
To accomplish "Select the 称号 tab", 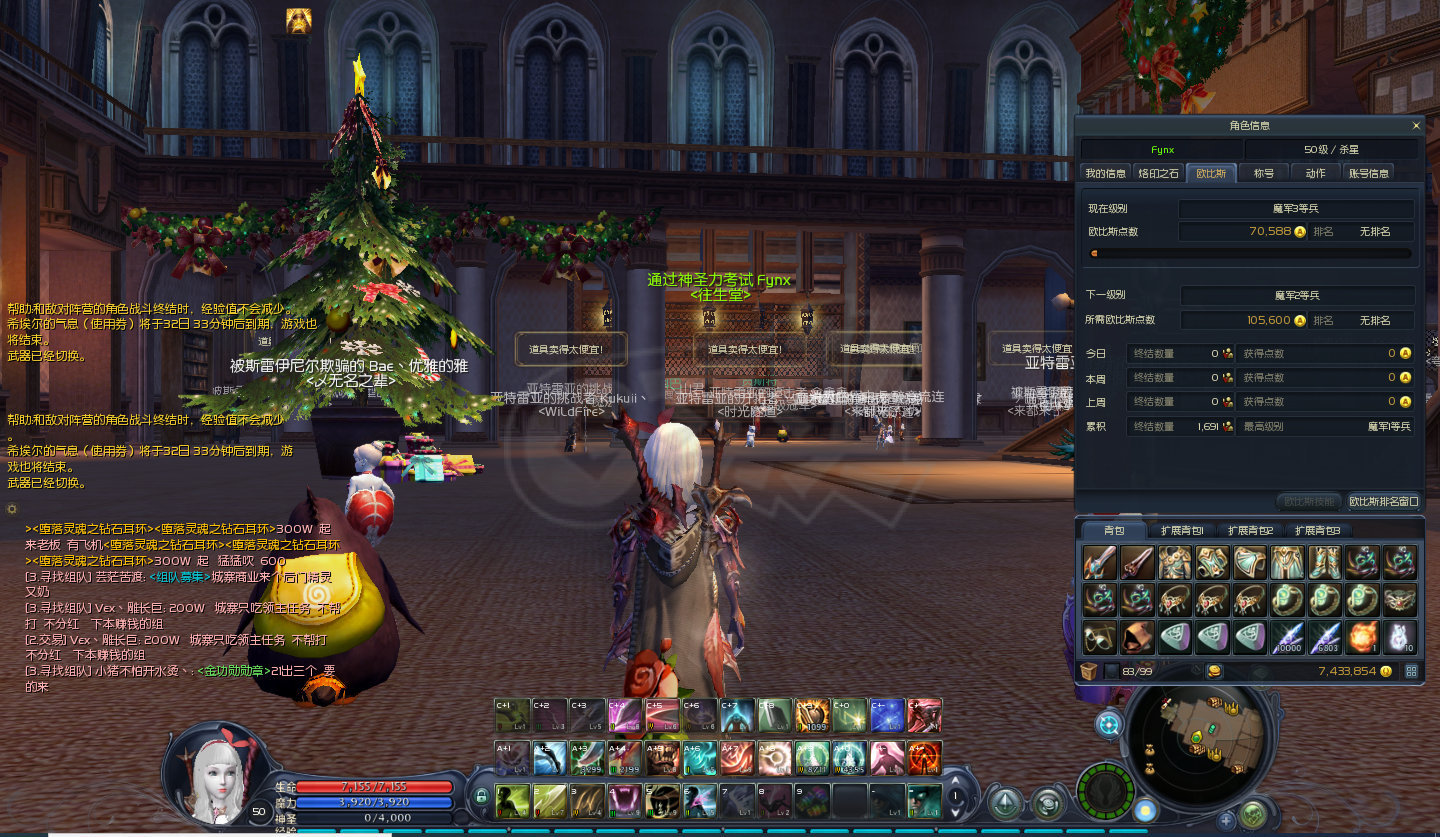I will (x=1264, y=173).
